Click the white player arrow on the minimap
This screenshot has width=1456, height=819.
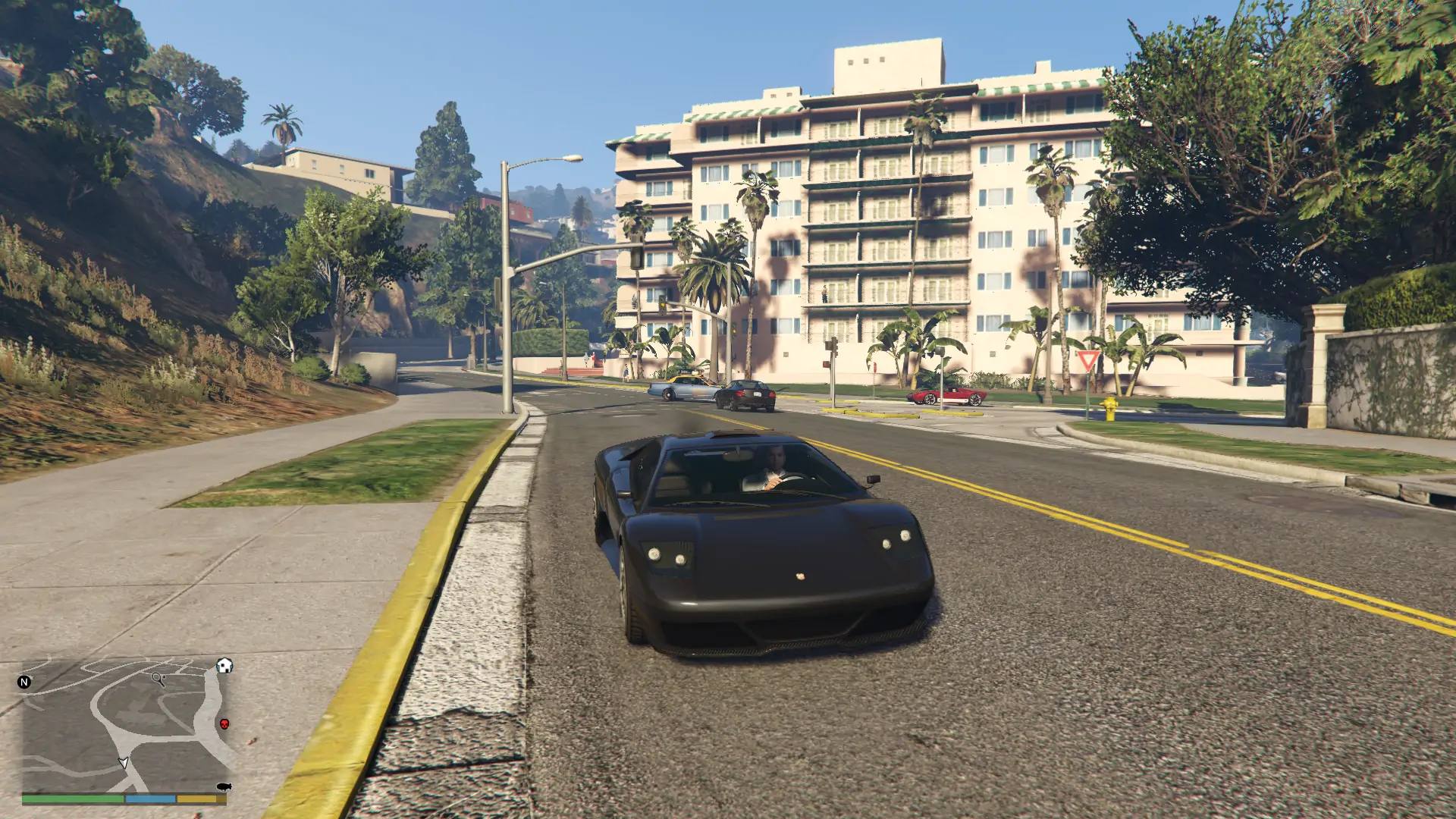pyautogui.click(x=124, y=763)
